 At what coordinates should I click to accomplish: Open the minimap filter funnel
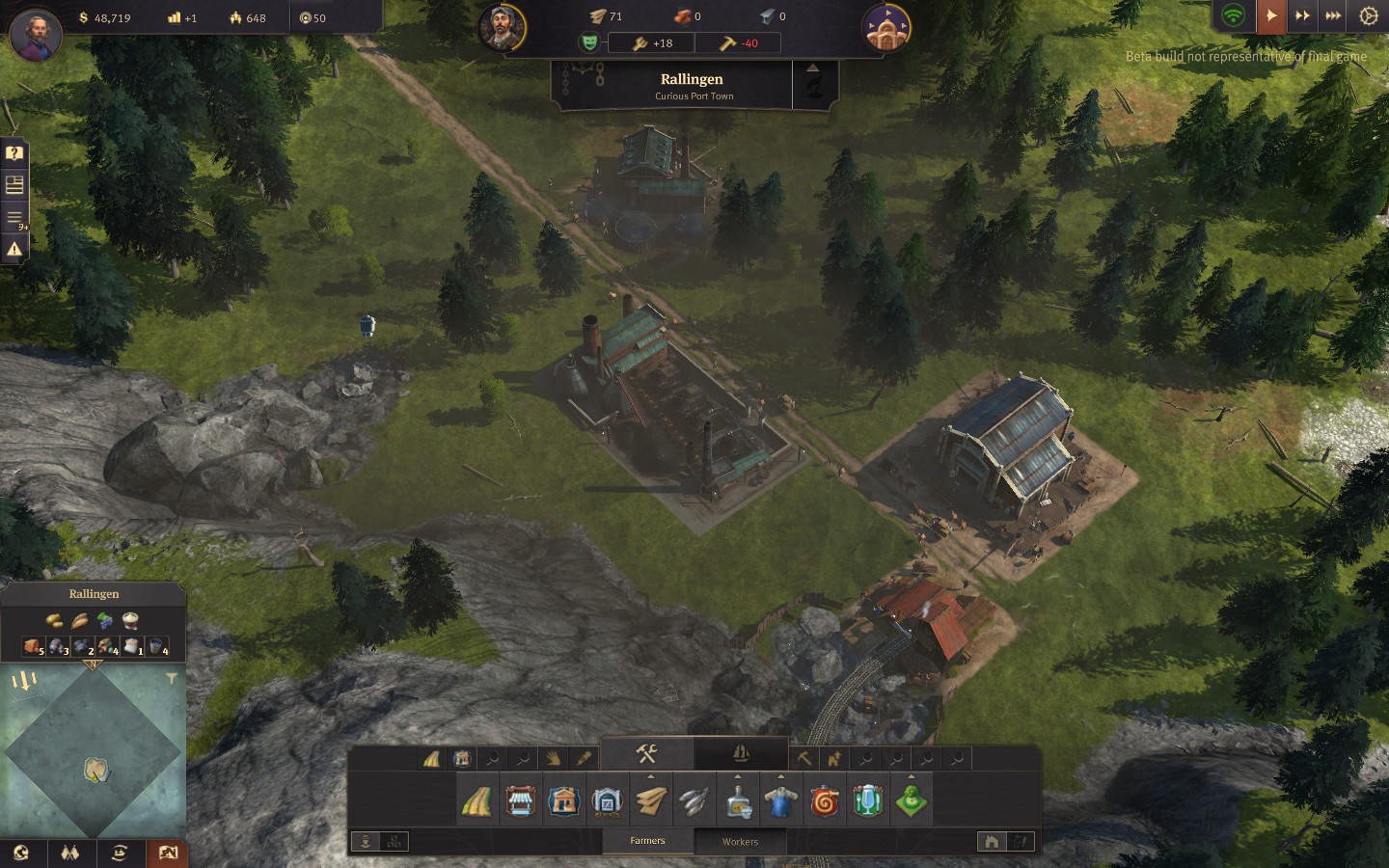(171, 679)
